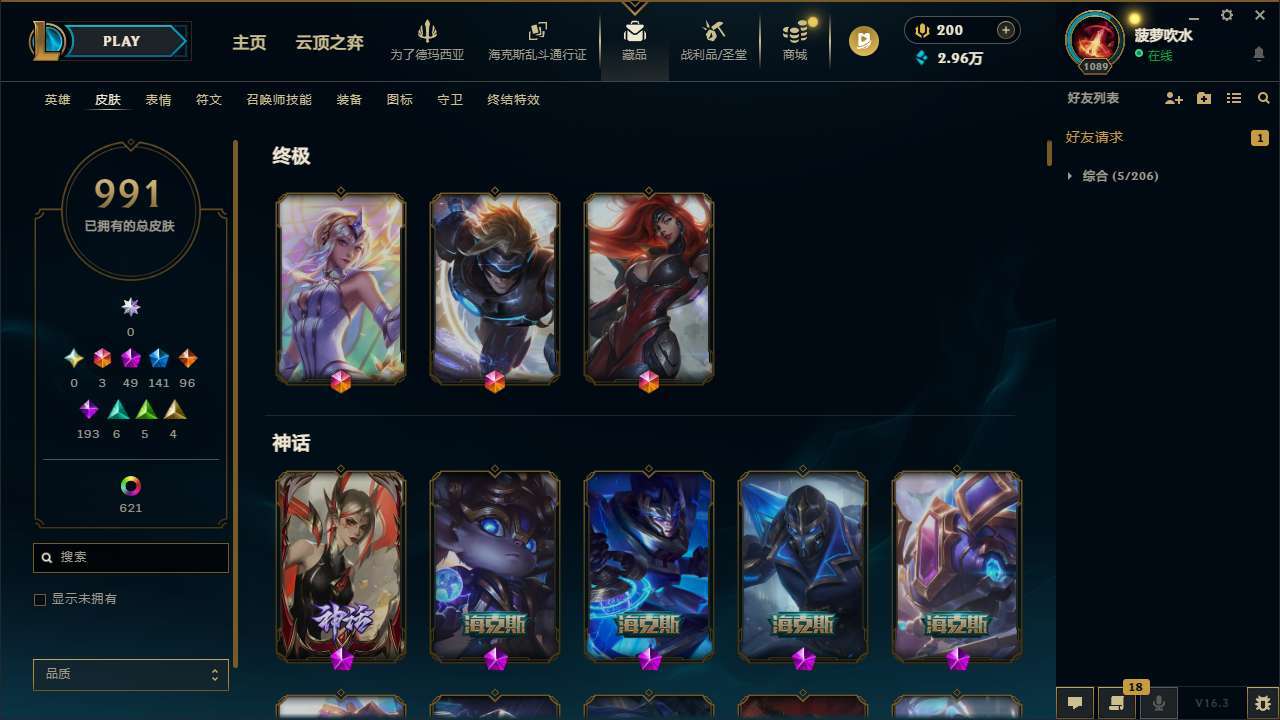Screen dimensions: 1280x720
Task: Open the chat conversations icon
Action: [1074, 703]
